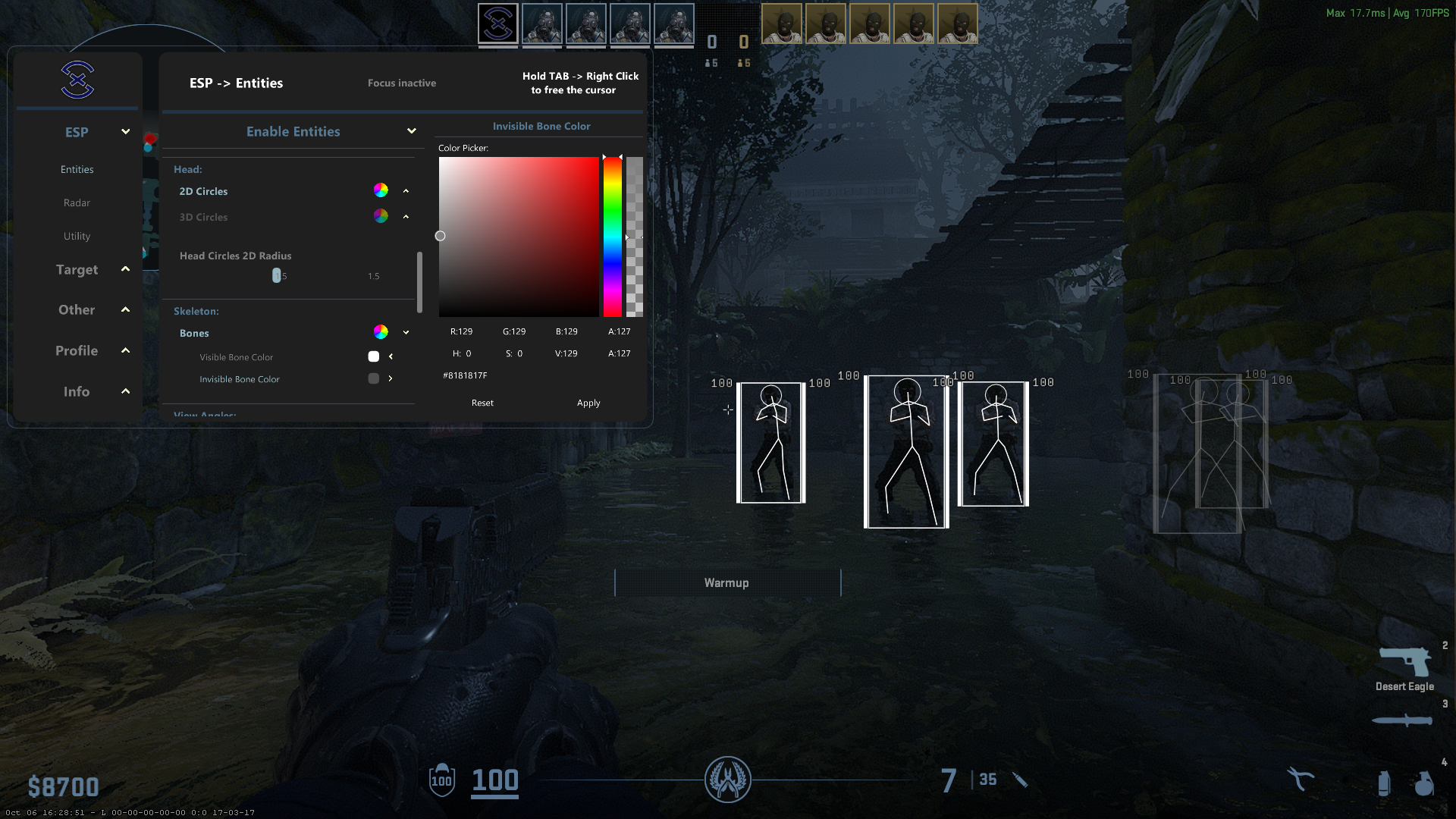Toggle the 2D Circles option

pyautogui.click(x=203, y=191)
